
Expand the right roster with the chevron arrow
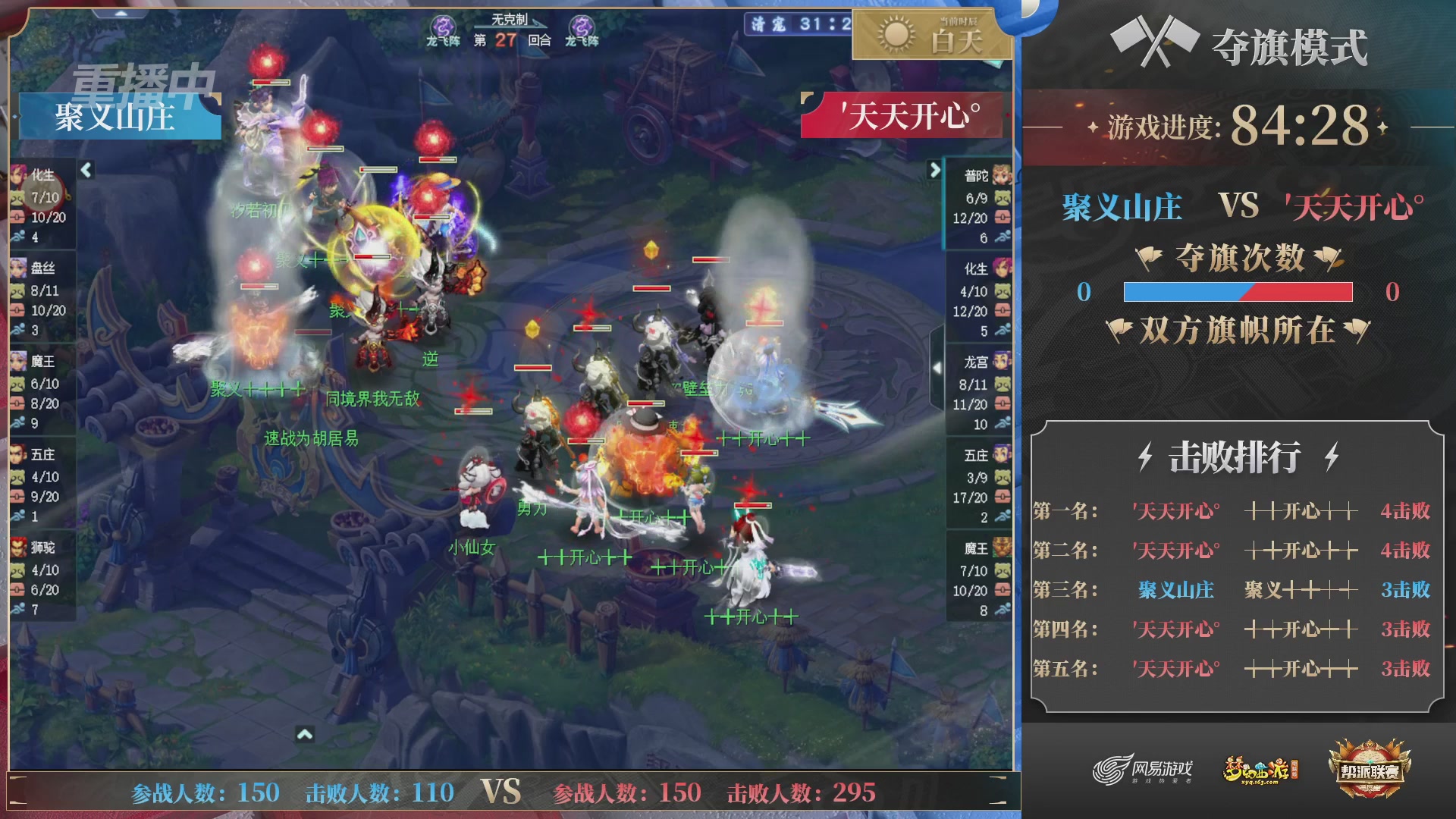pyautogui.click(x=935, y=171)
